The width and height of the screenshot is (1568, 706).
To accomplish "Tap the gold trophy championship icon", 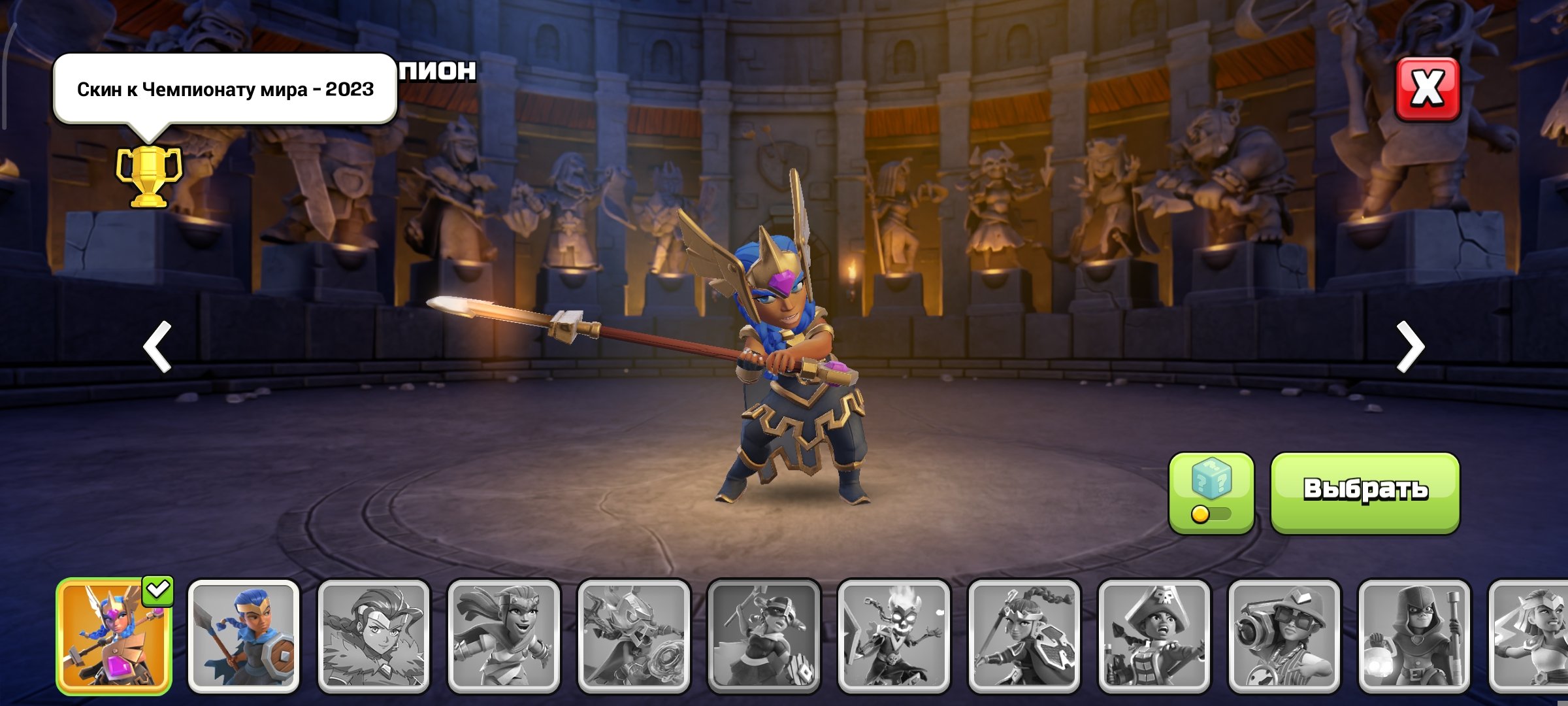I will pyautogui.click(x=149, y=176).
